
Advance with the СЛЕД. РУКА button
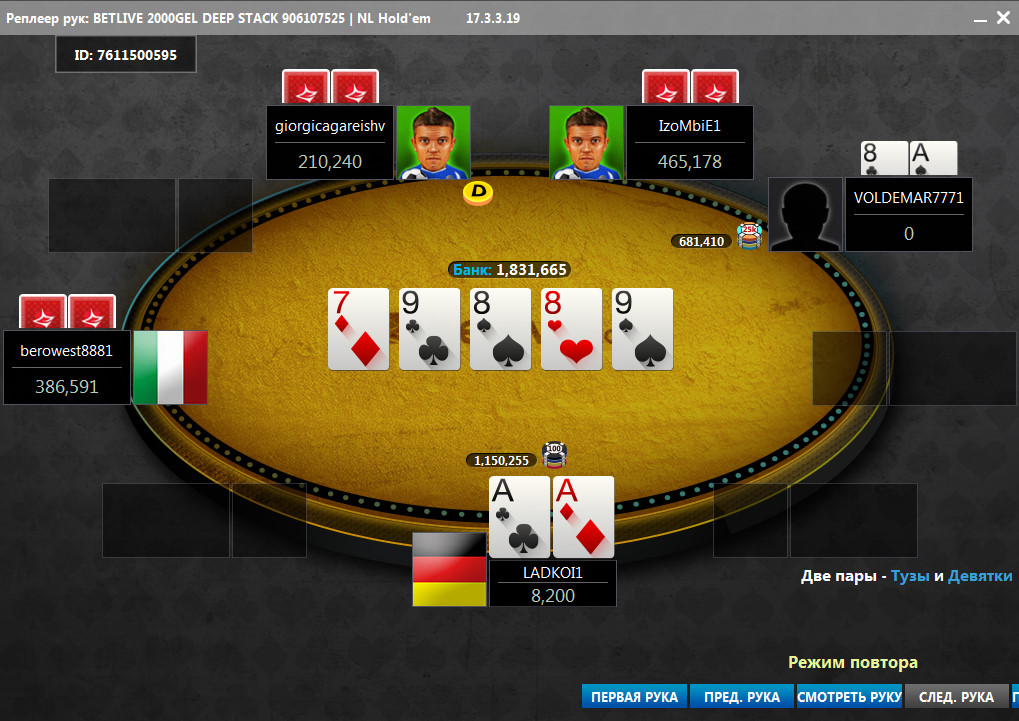(x=956, y=697)
